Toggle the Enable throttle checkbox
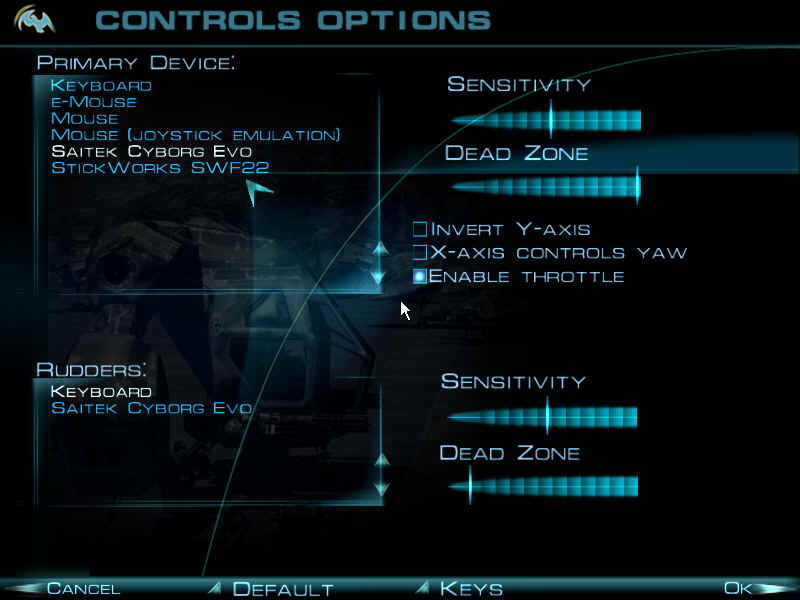800x600 pixels. [x=421, y=276]
